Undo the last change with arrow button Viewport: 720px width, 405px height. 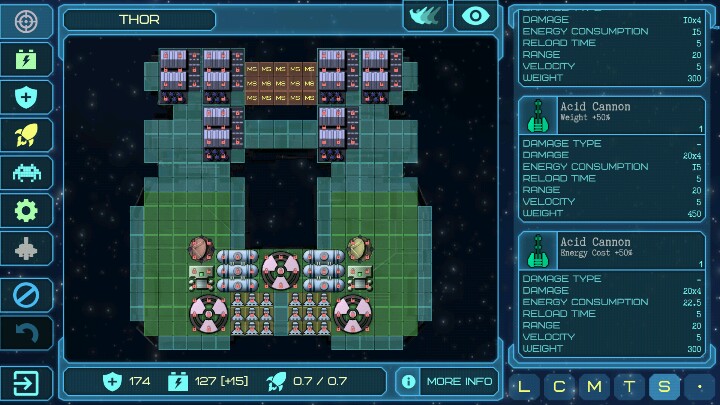pos(27,333)
